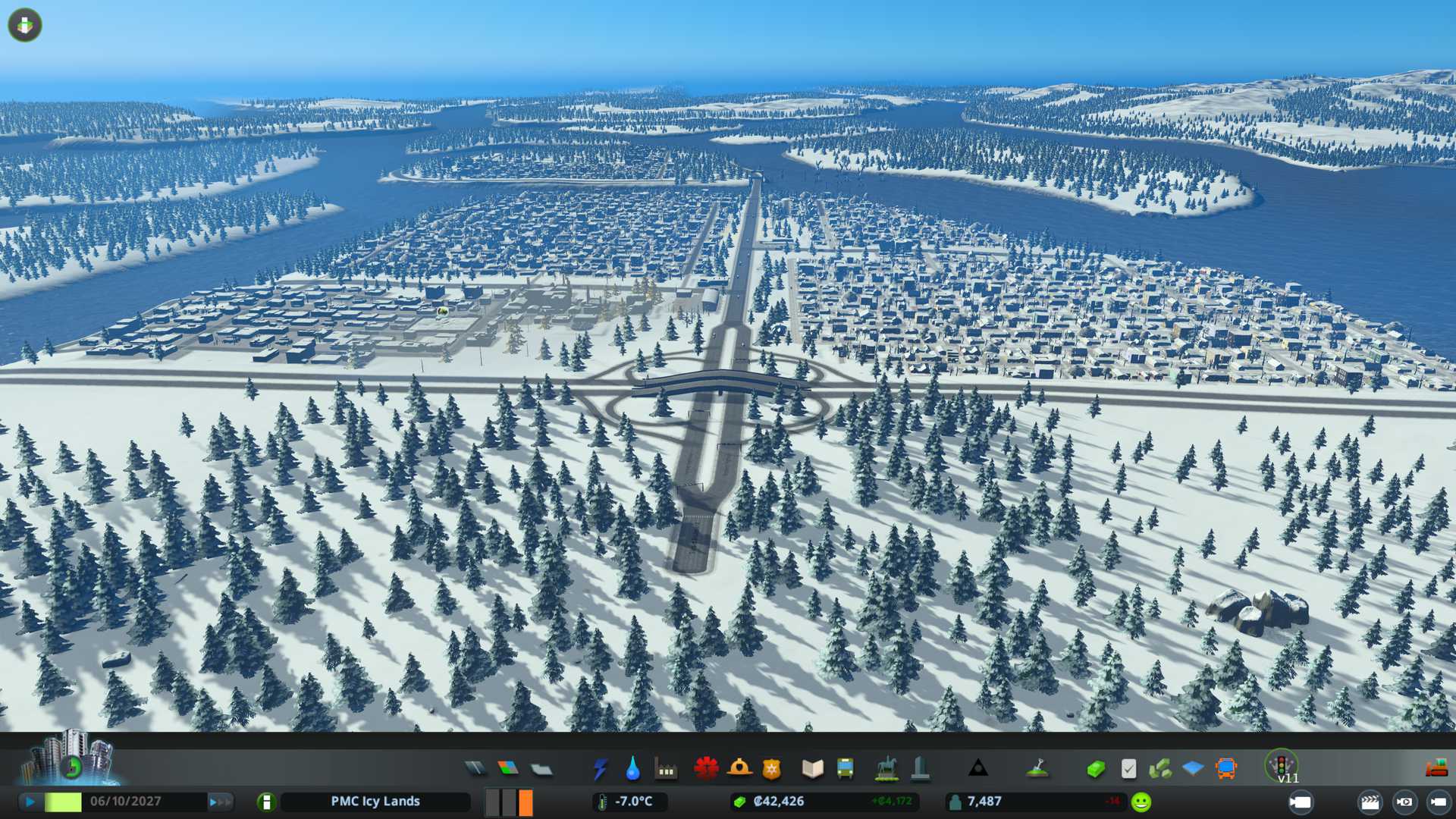
Task: Toggle the simulation play/pause button
Action: 30,802
